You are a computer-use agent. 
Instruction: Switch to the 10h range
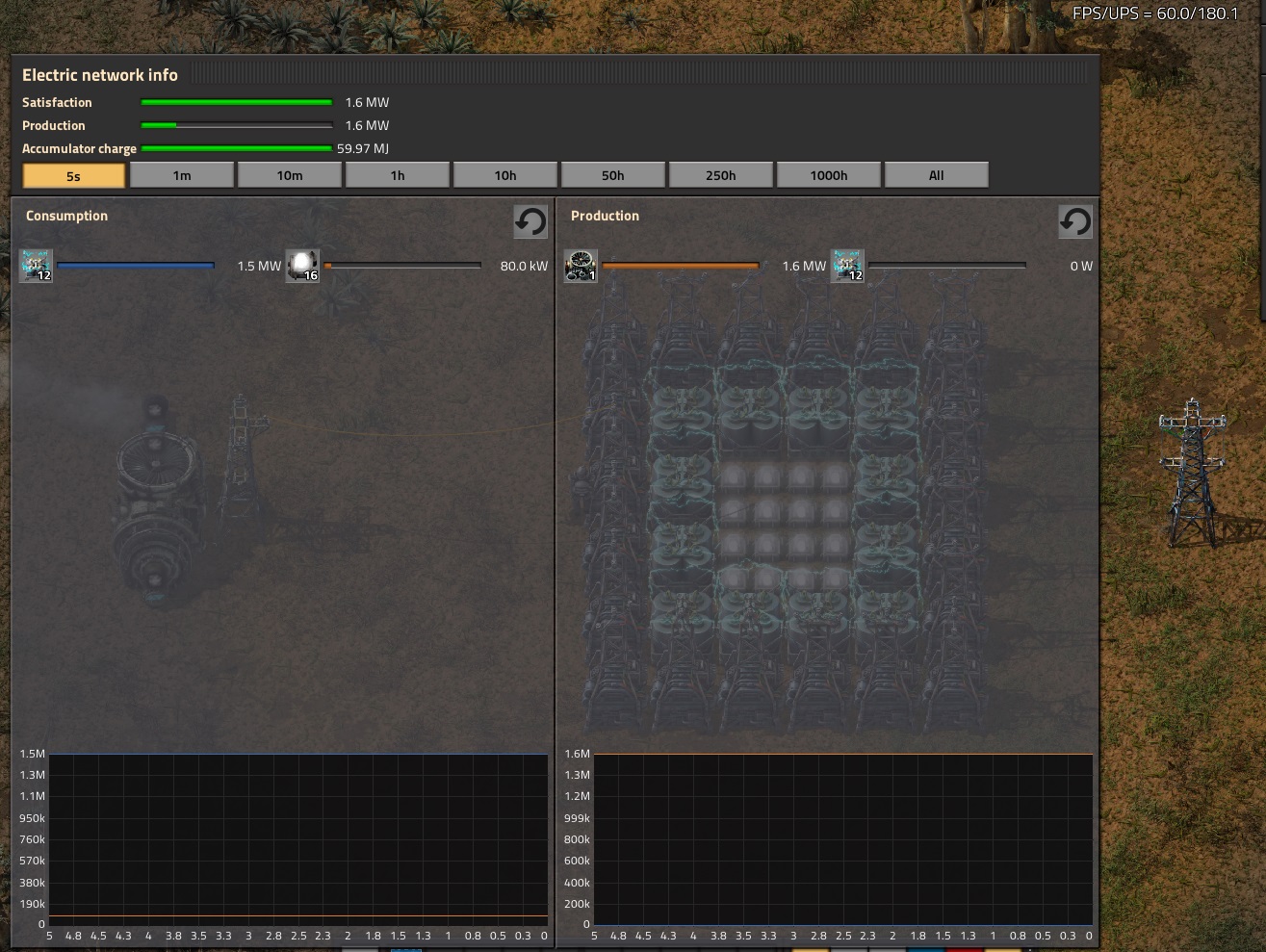tap(505, 175)
